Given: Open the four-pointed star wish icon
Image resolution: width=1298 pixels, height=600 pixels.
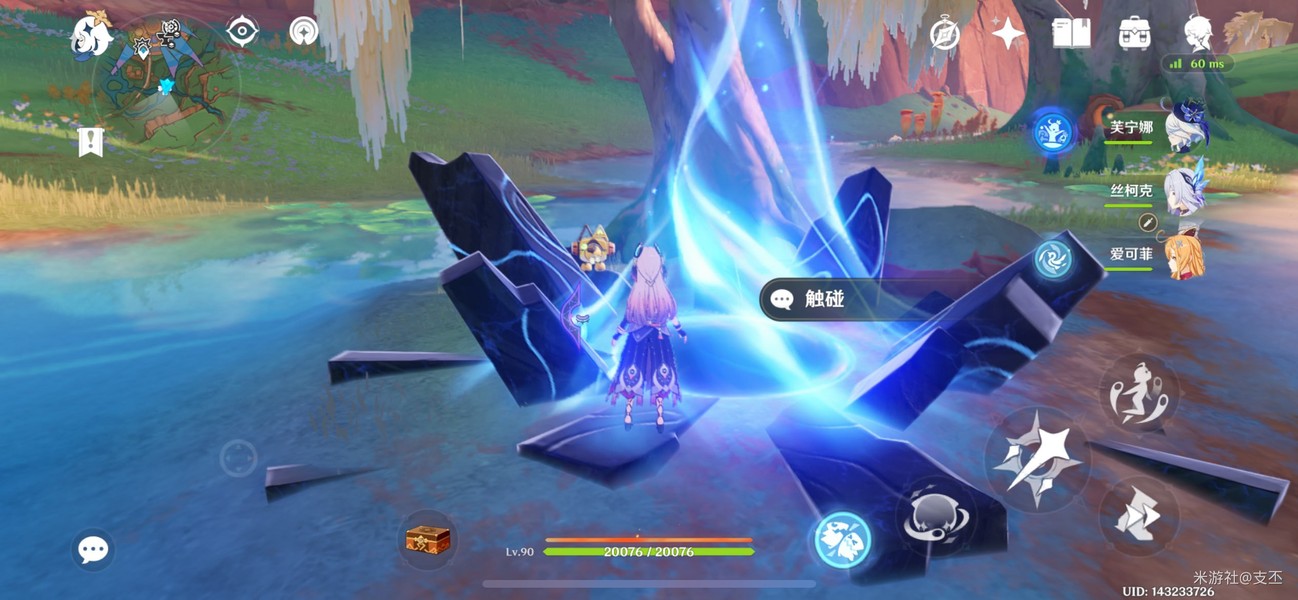Looking at the screenshot, I should tap(1008, 34).
